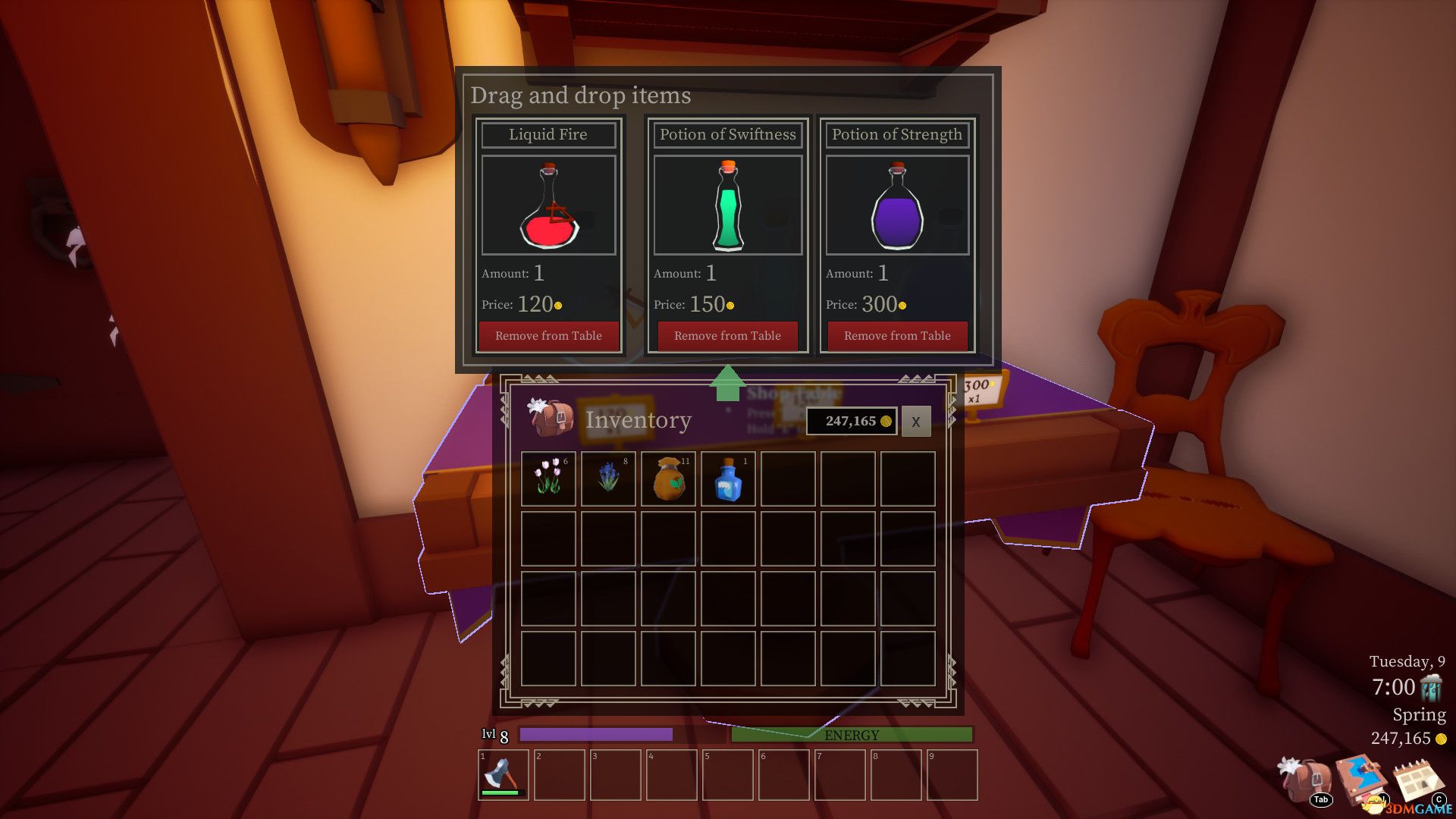
Task: Open the calendar icon
Action: pyautogui.click(x=1417, y=779)
